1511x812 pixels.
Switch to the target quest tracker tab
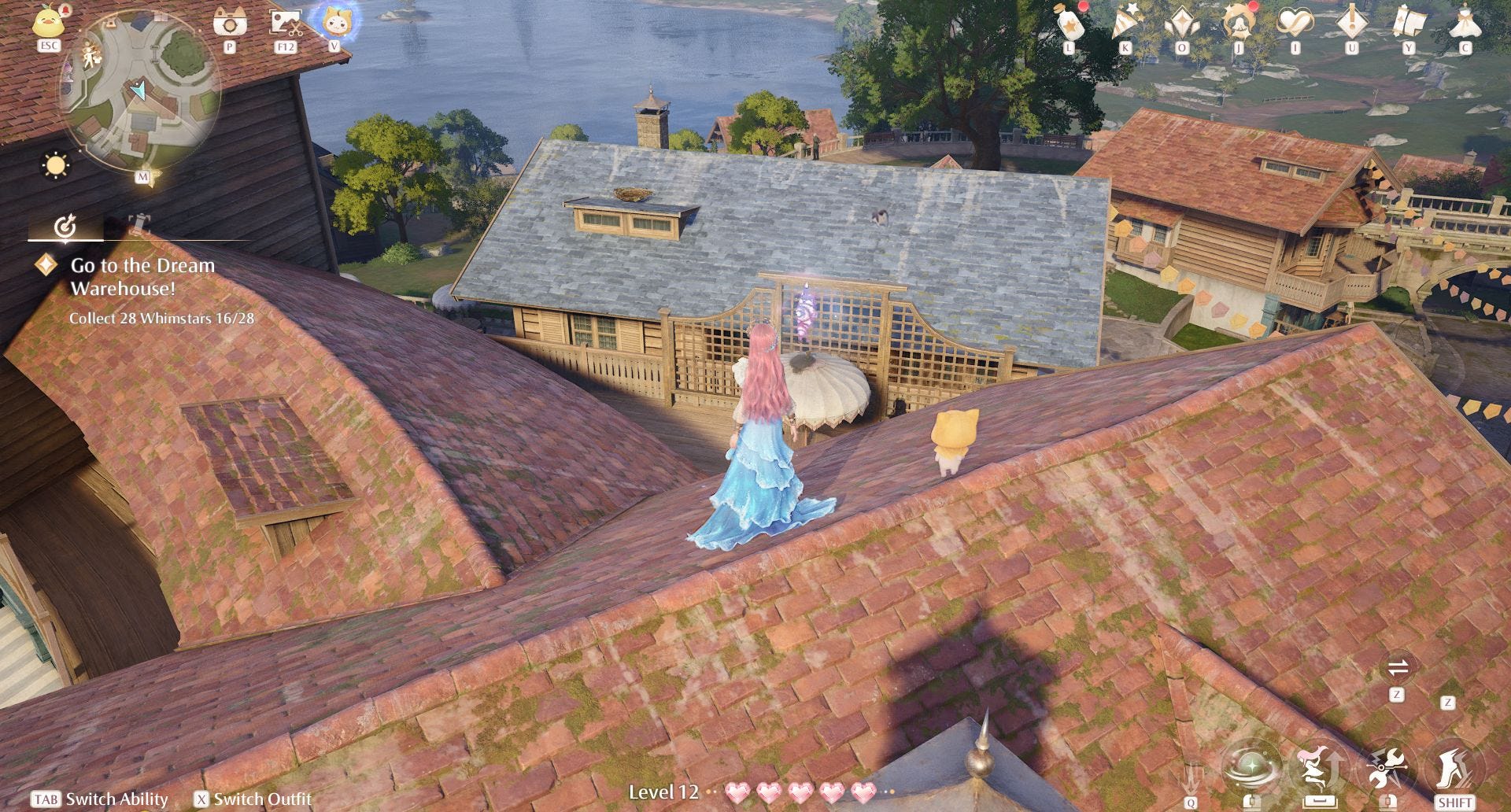click(x=65, y=227)
